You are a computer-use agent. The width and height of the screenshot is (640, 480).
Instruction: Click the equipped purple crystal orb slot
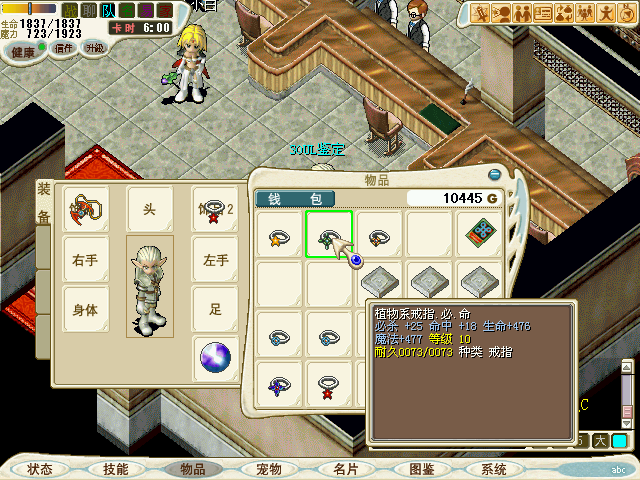(x=215, y=357)
